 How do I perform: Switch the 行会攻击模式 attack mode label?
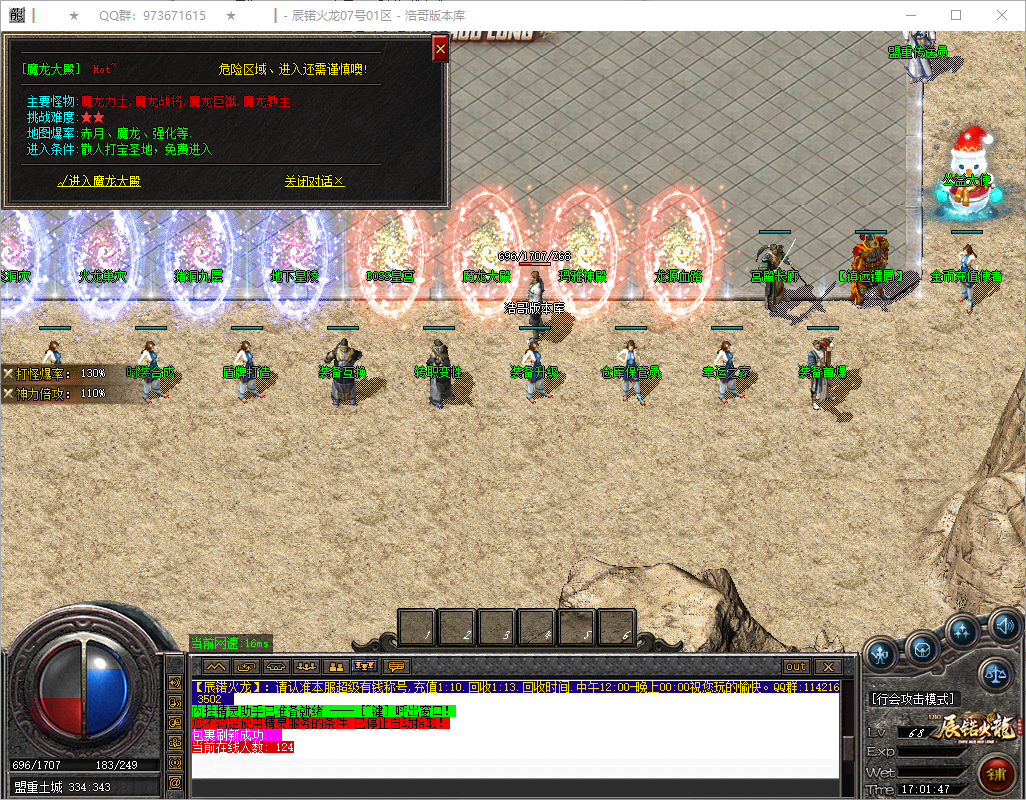(913, 698)
